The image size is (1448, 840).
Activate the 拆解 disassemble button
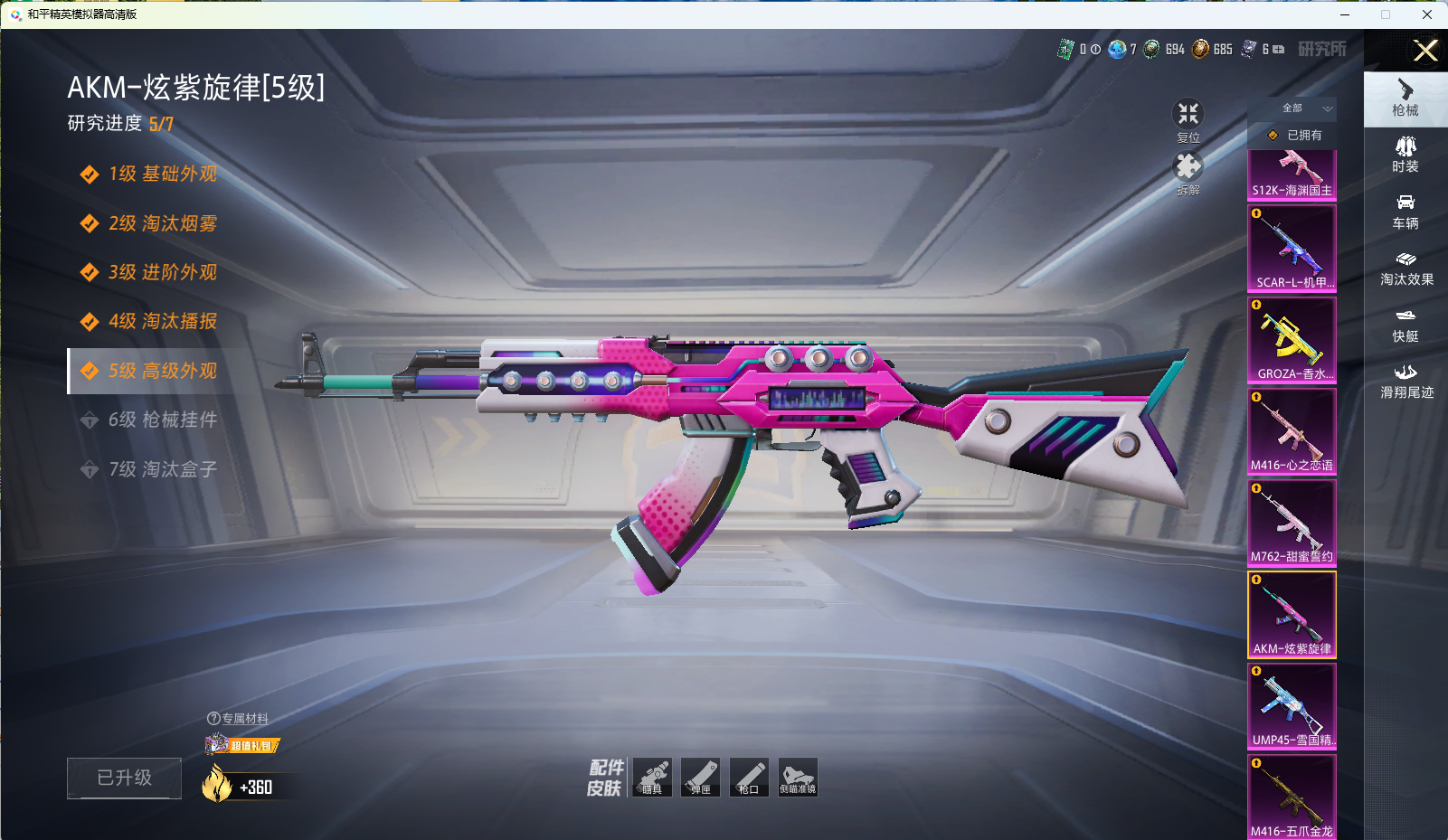click(x=1188, y=172)
